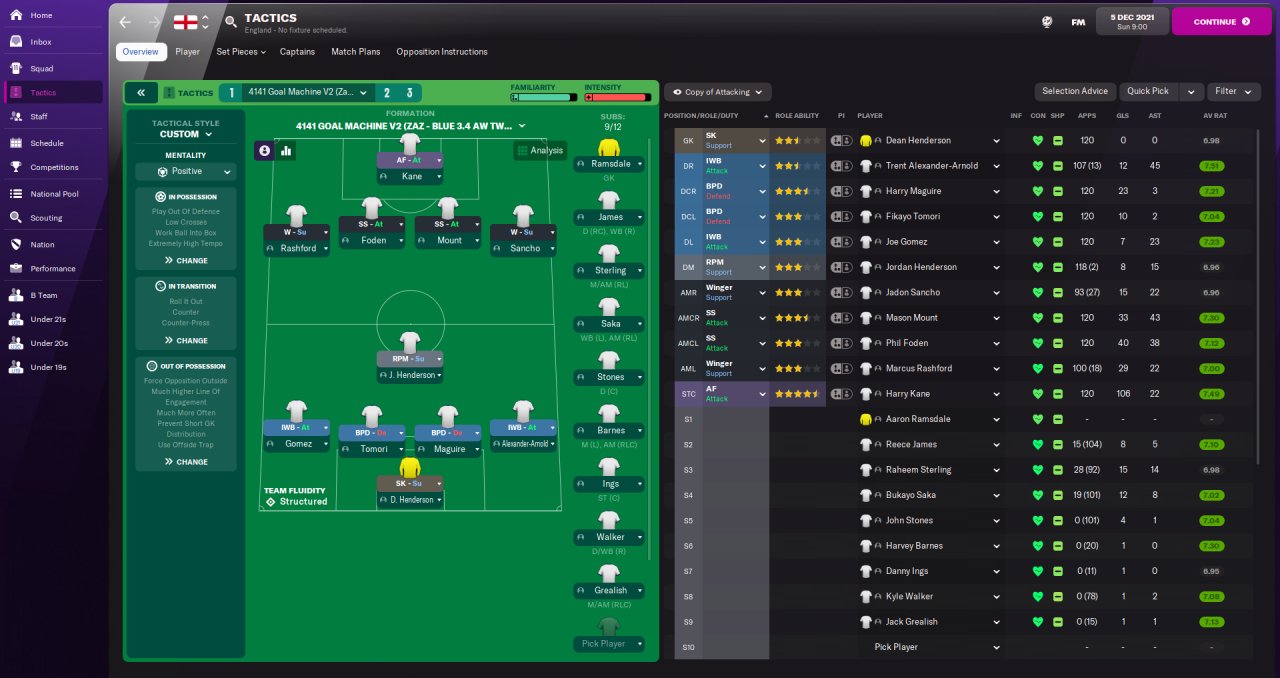Open the Captains tab
Image resolution: width=1280 pixels, height=678 pixels.
tap(297, 52)
